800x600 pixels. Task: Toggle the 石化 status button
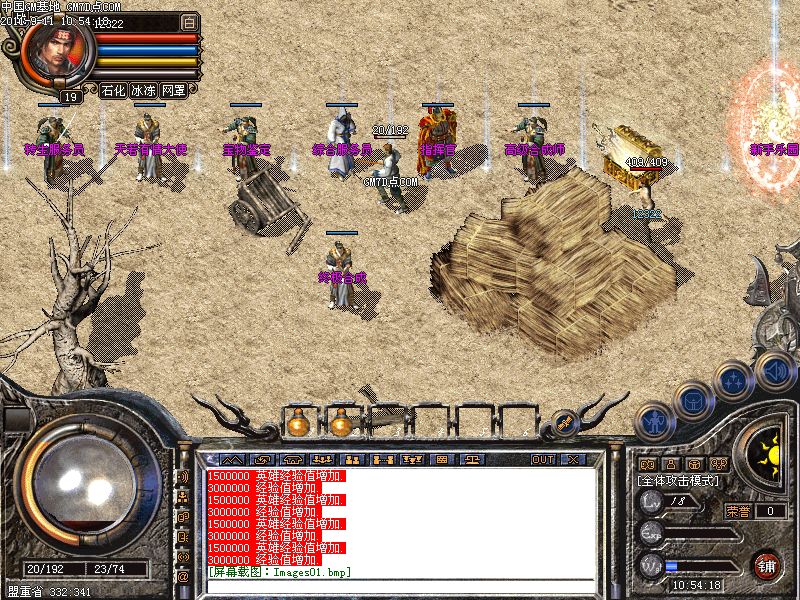pos(113,90)
